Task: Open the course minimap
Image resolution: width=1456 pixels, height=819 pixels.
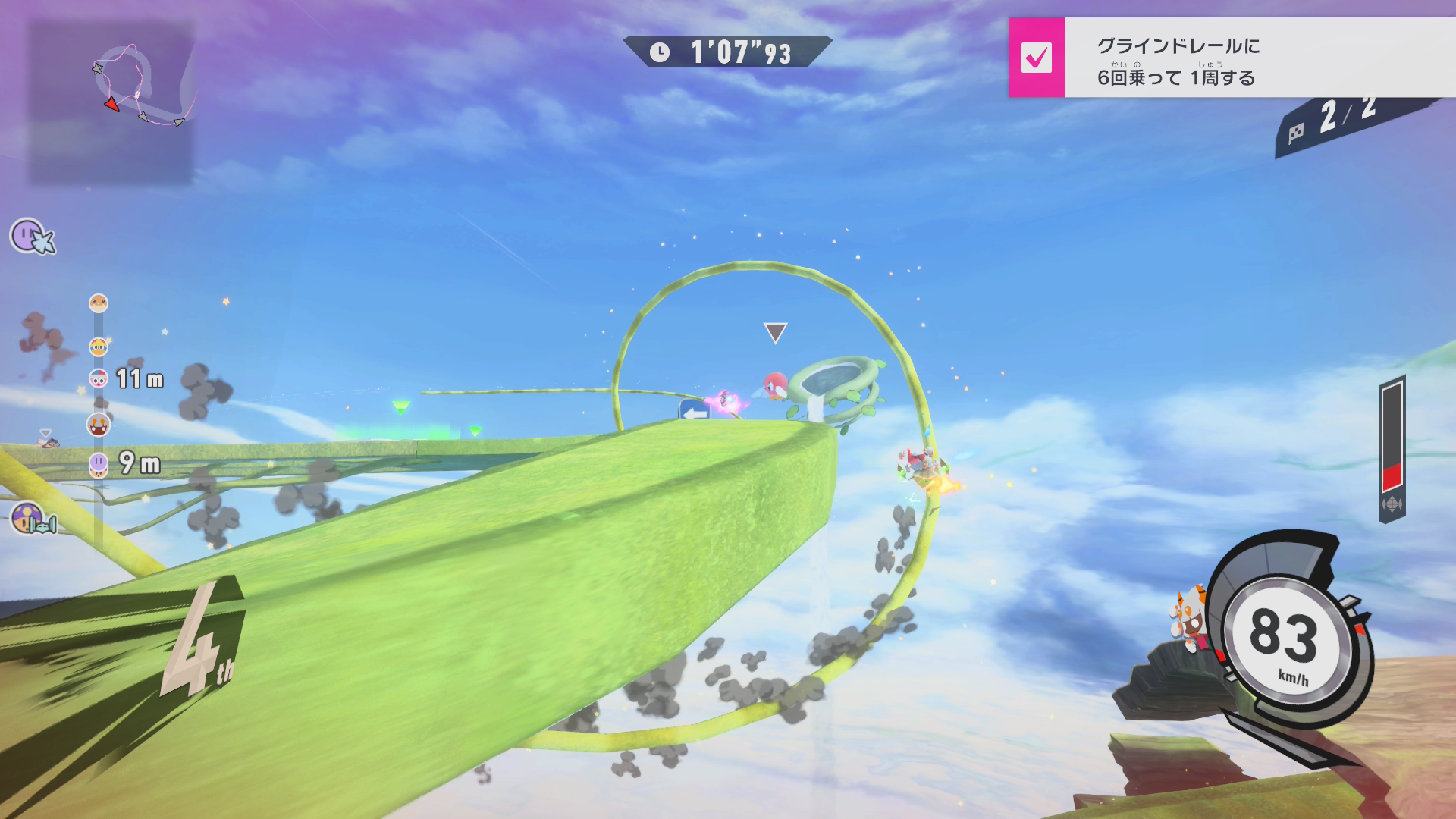Action: click(x=111, y=102)
